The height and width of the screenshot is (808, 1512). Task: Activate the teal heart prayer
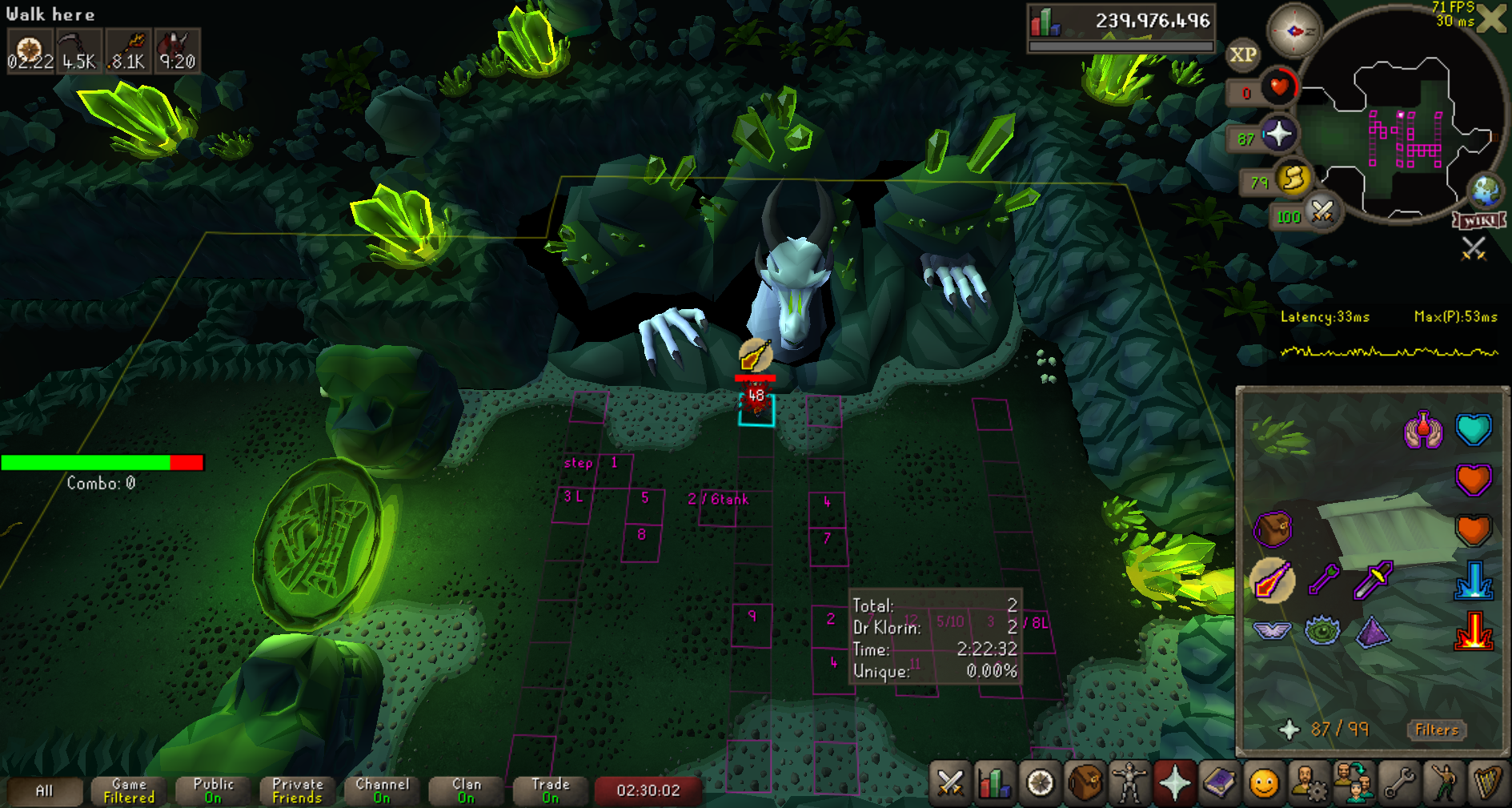(1474, 429)
